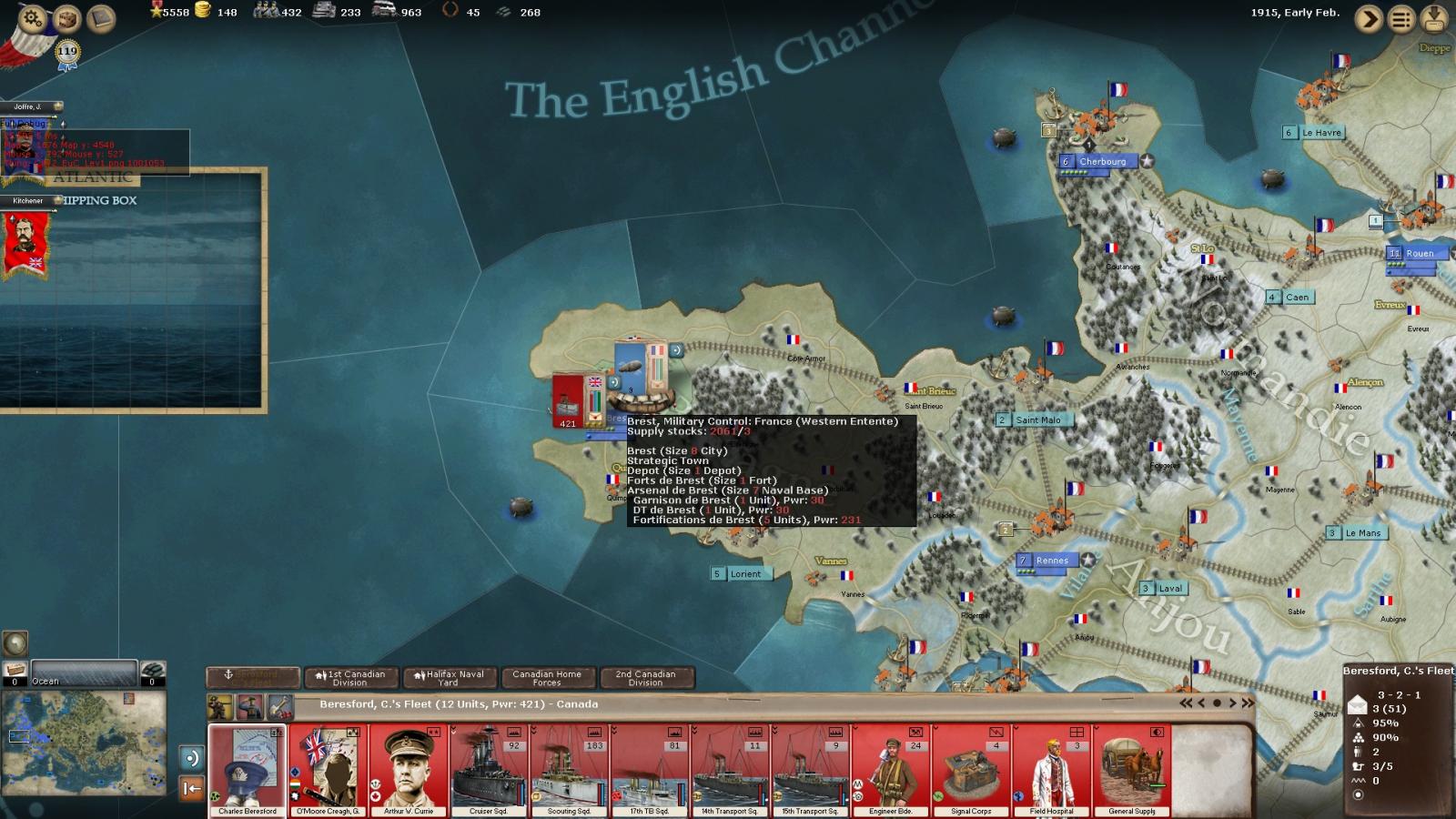
Task: Click the wooden crate button in top bar
Action: (66, 18)
